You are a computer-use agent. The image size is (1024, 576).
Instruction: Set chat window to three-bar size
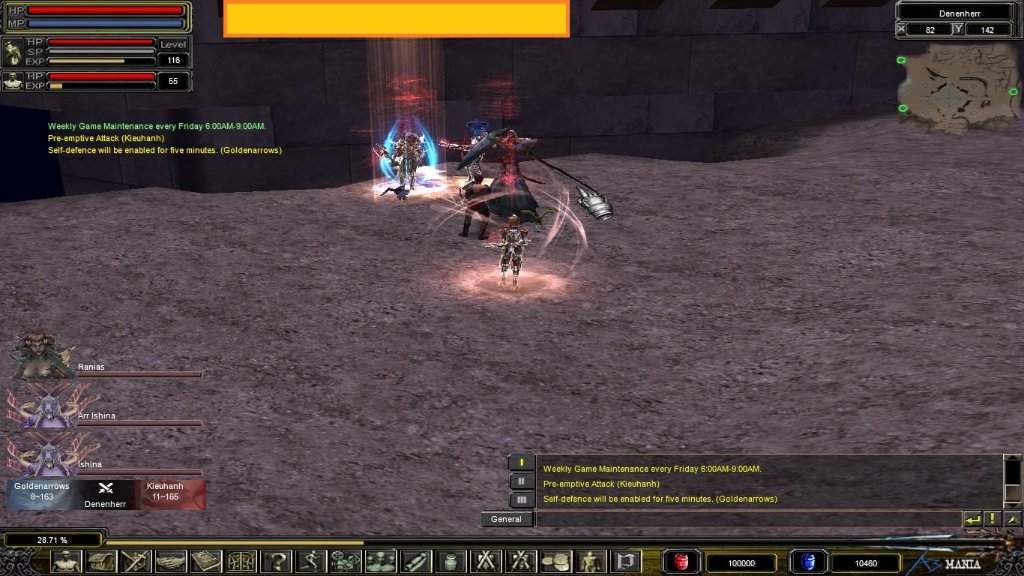point(521,499)
